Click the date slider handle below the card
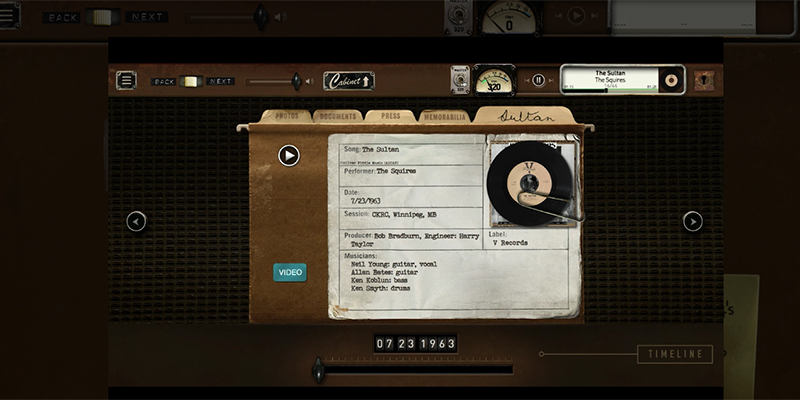 pyautogui.click(x=318, y=370)
